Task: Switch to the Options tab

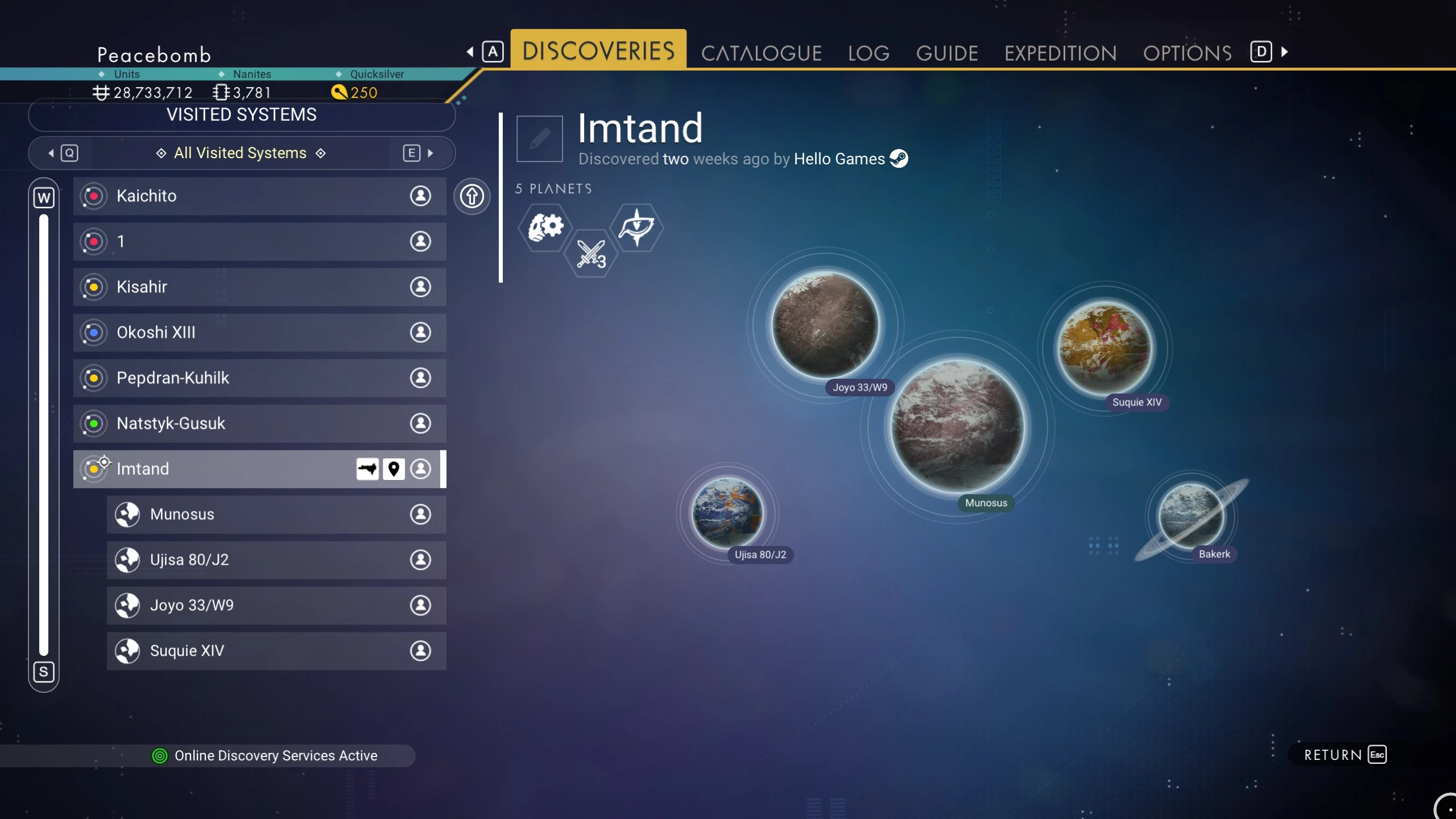Action: [1187, 53]
